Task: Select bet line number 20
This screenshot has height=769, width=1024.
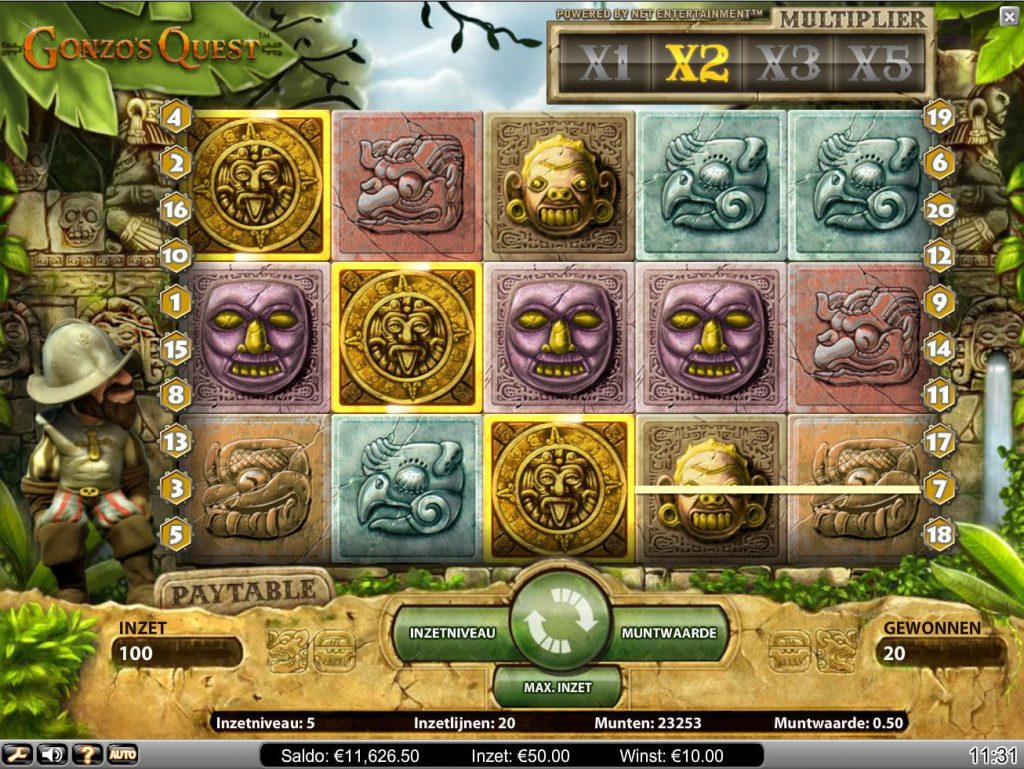Action: (939, 210)
